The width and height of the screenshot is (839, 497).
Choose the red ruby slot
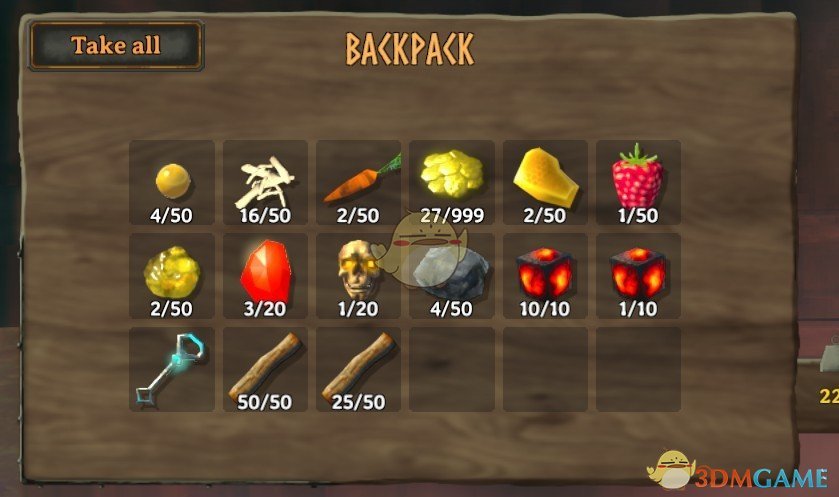pyautogui.click(x=265, y=276)
